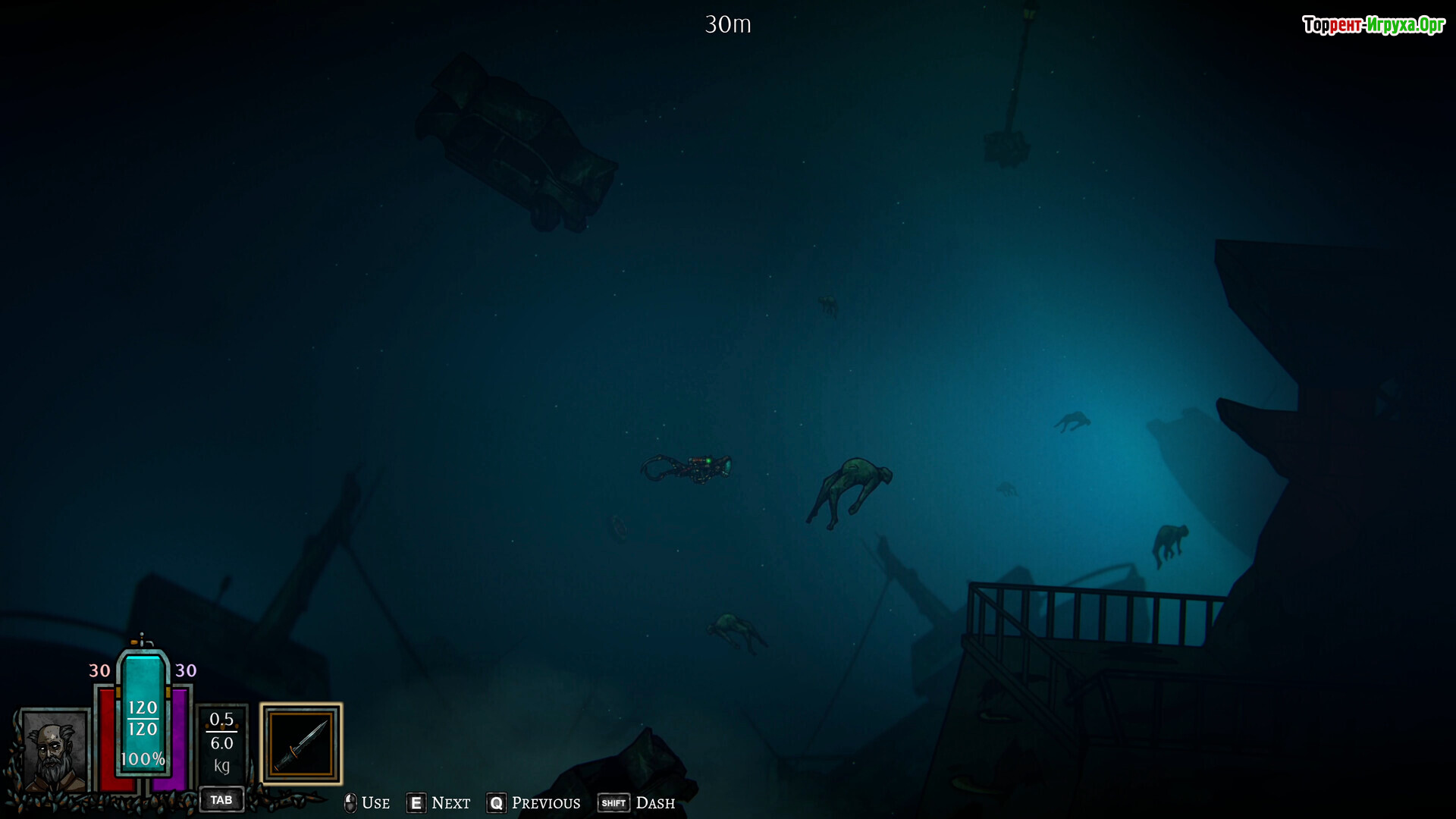Select the equipped dagger weapon slot
The height and width of the screenshot is (819, 1456).
click(301, 743)
